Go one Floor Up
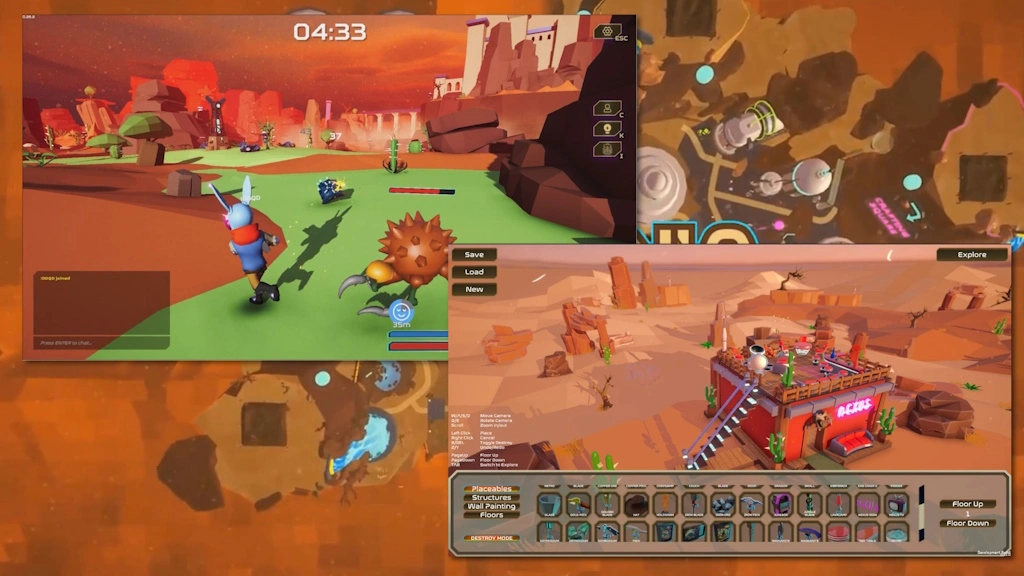The width and height of the screenshot is (1024, 576). (967, 504)
